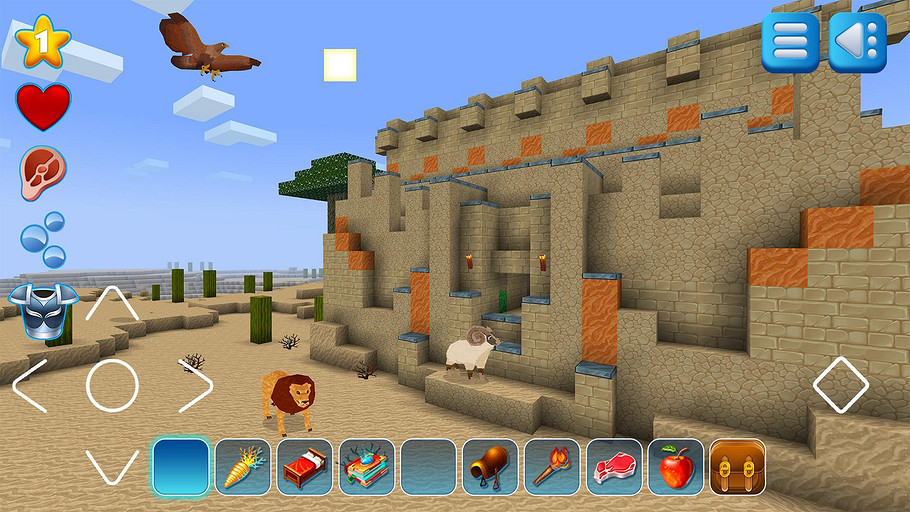Select the stack of books slot

(366, 466)
